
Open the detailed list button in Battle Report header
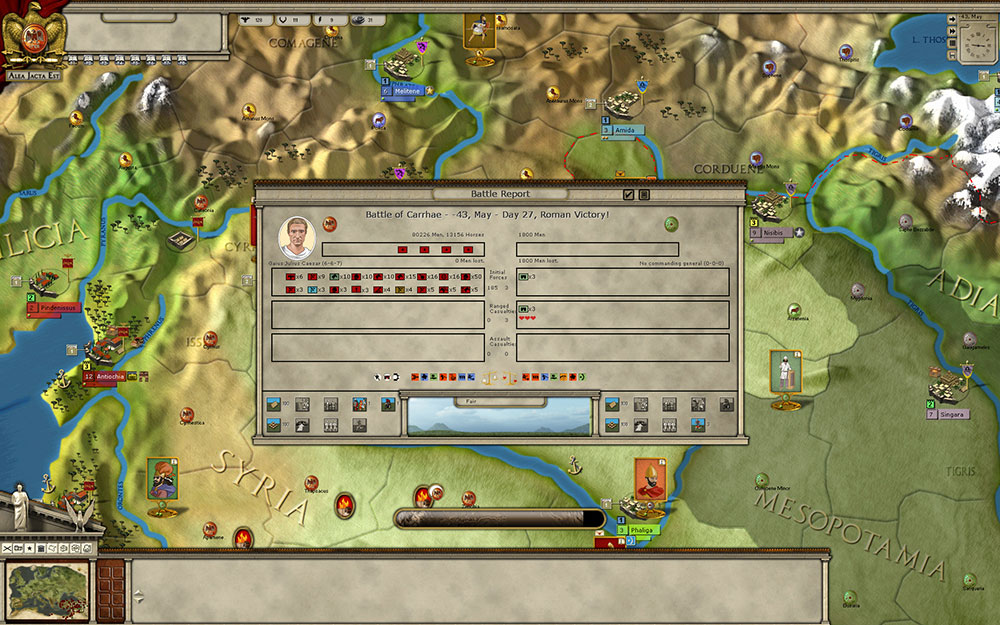point(644,195)
